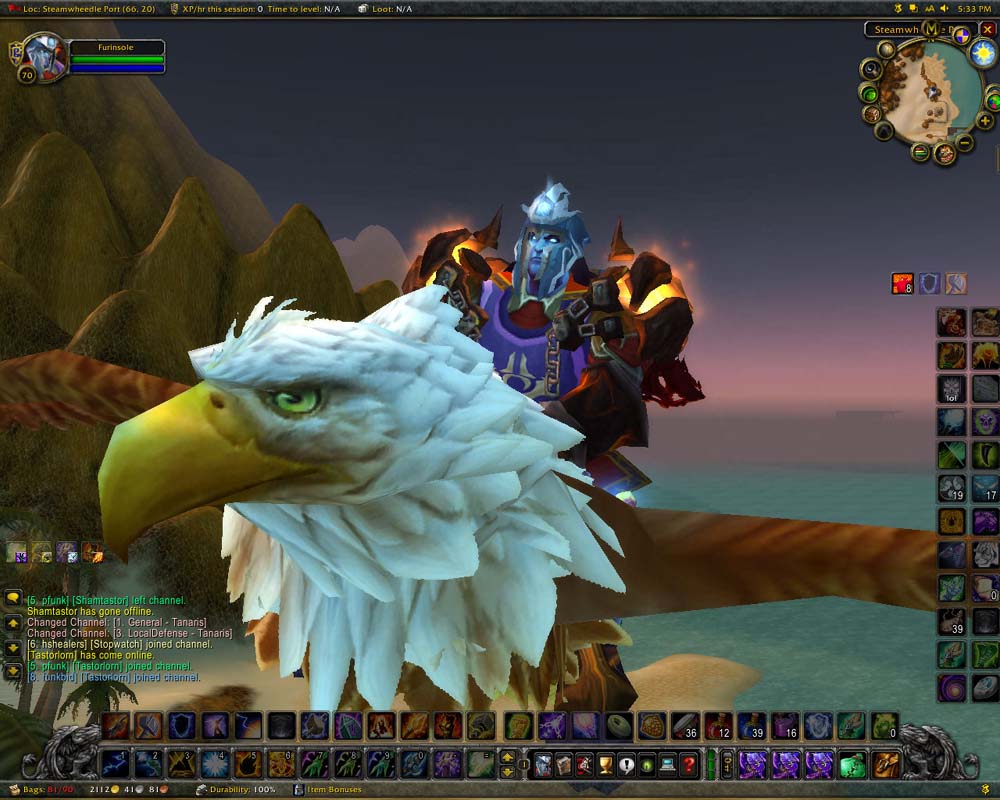Screen dimensions: 1000x800
Task: Use the action bar item showing count 16
Action: tap(784, 726)
